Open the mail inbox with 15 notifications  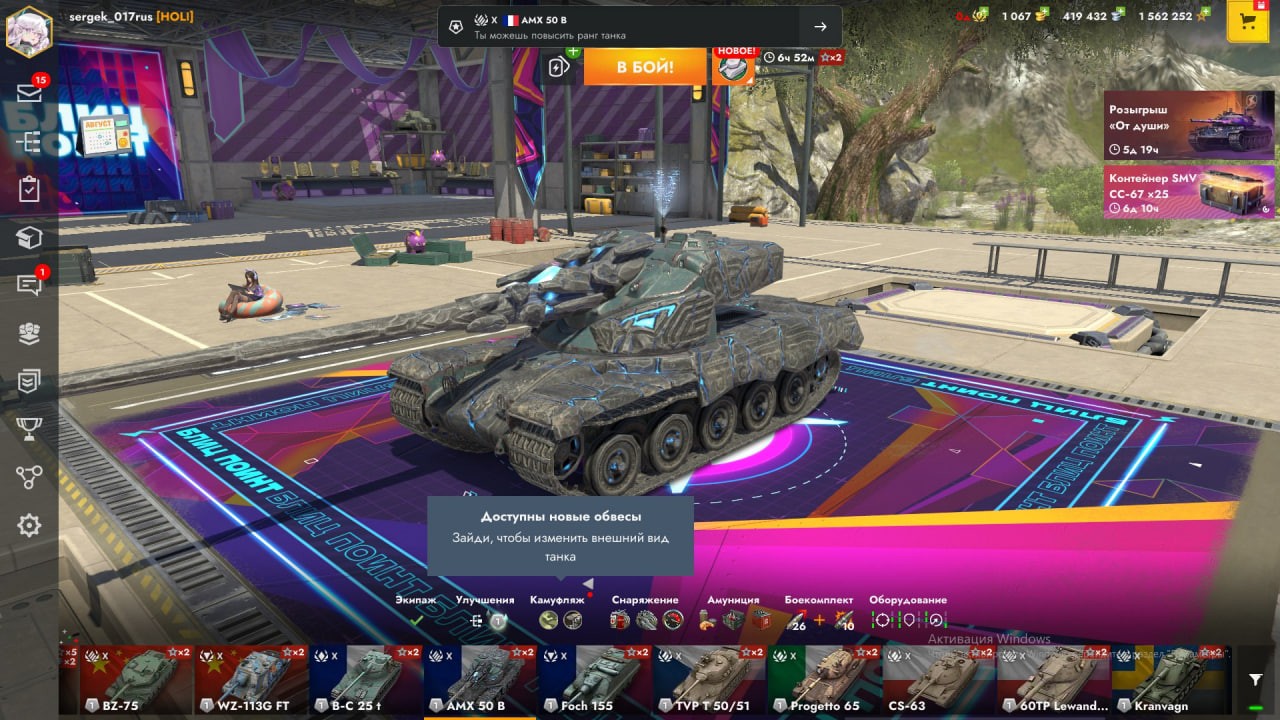click(29, 93)
